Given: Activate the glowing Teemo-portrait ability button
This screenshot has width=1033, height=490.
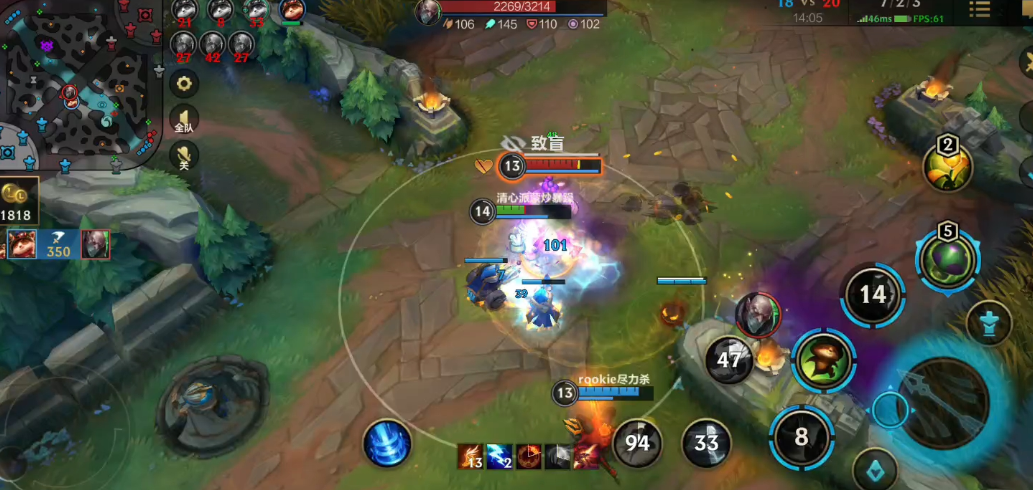Looking at the screenshot, I should [825, 360].
